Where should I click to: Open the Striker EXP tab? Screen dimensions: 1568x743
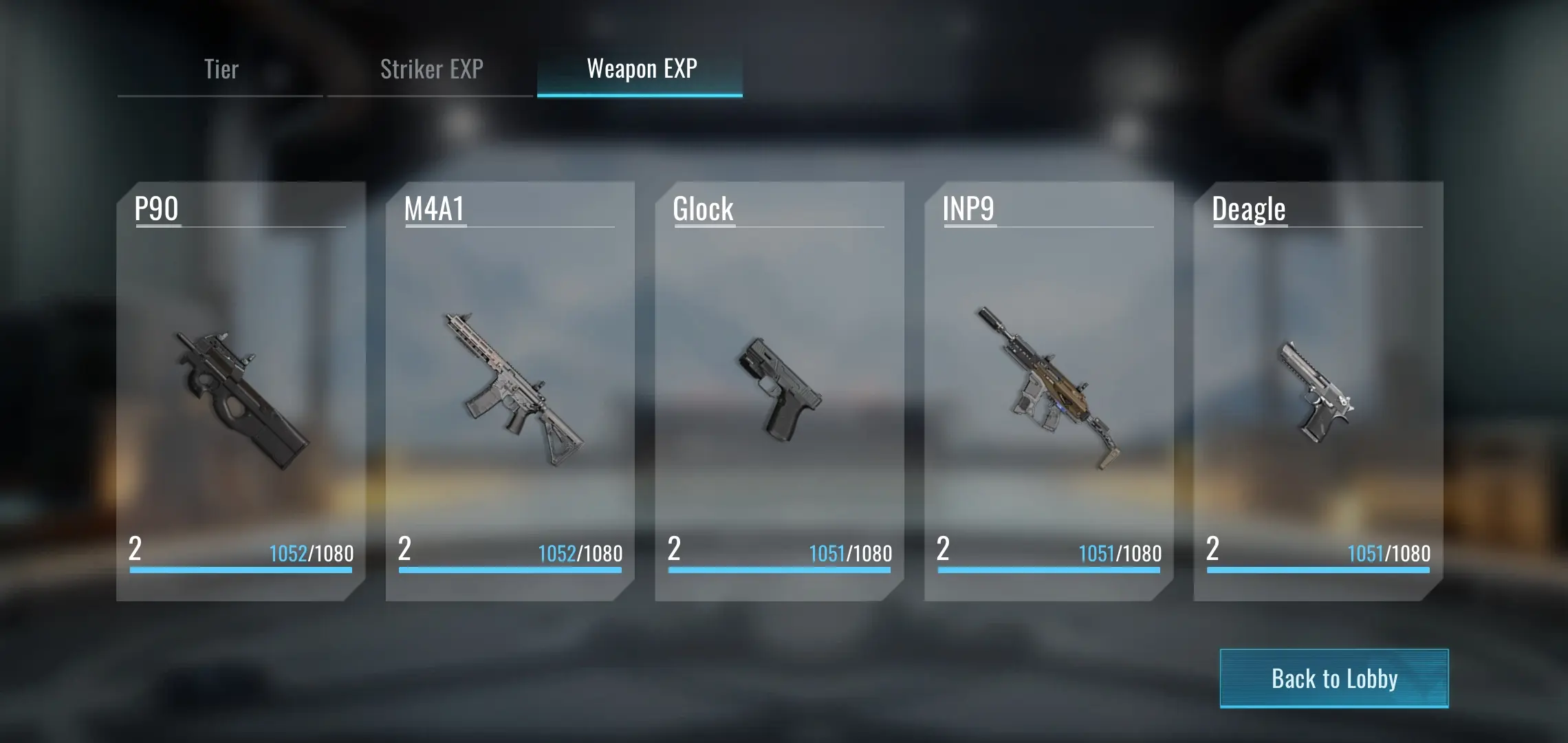click(x=431, y=69)
